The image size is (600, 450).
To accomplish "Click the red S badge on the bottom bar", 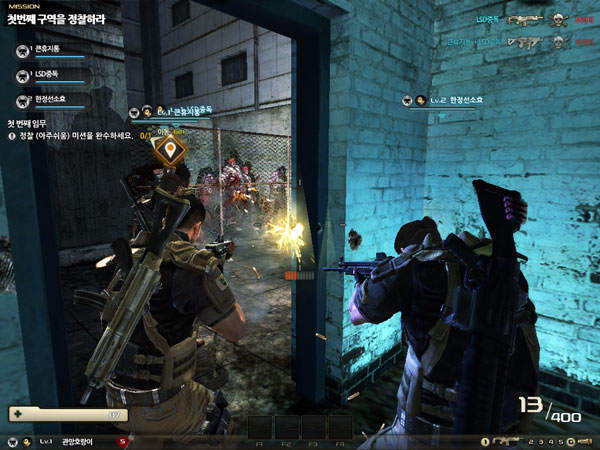I will point(123,441).
